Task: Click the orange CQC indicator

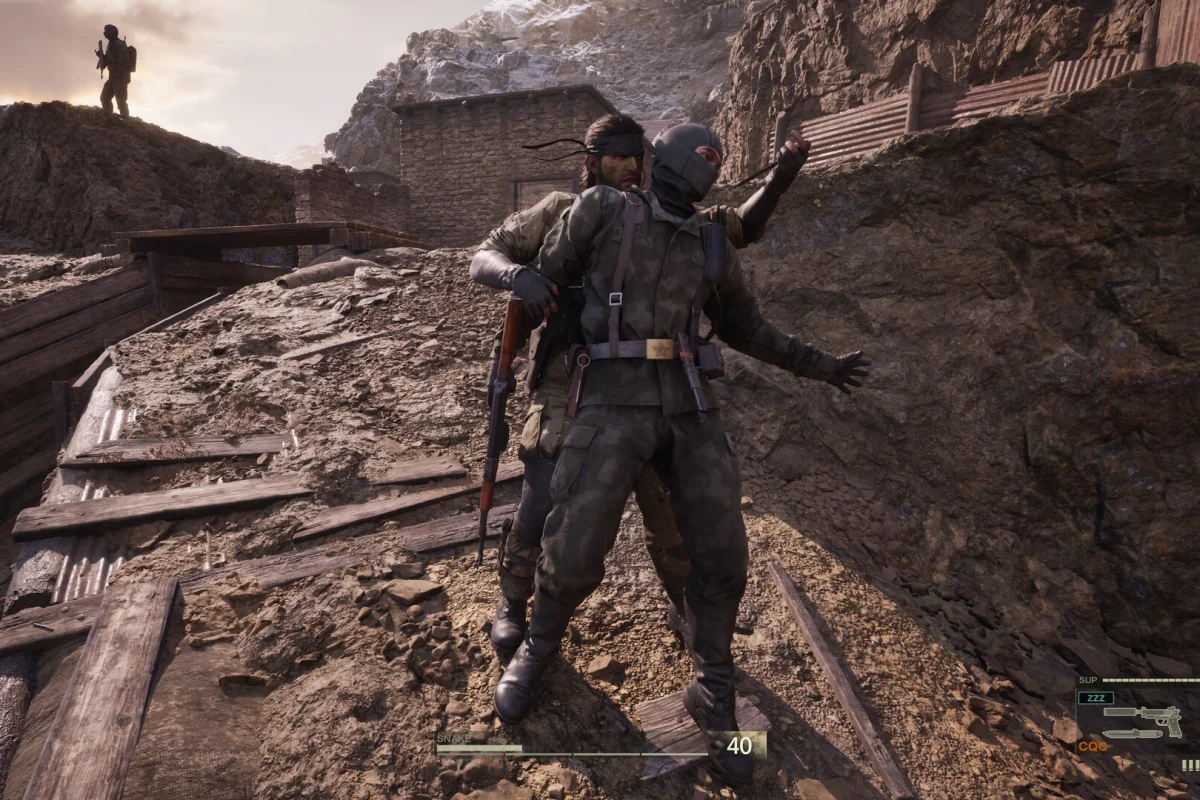Action: coord(1095,746)
